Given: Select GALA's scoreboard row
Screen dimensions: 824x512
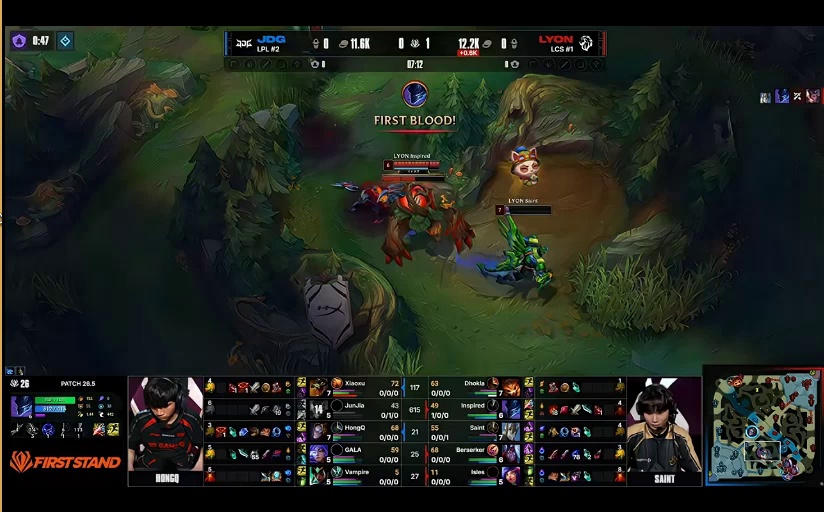Looking at the screenshot, I should coord(352,452).
